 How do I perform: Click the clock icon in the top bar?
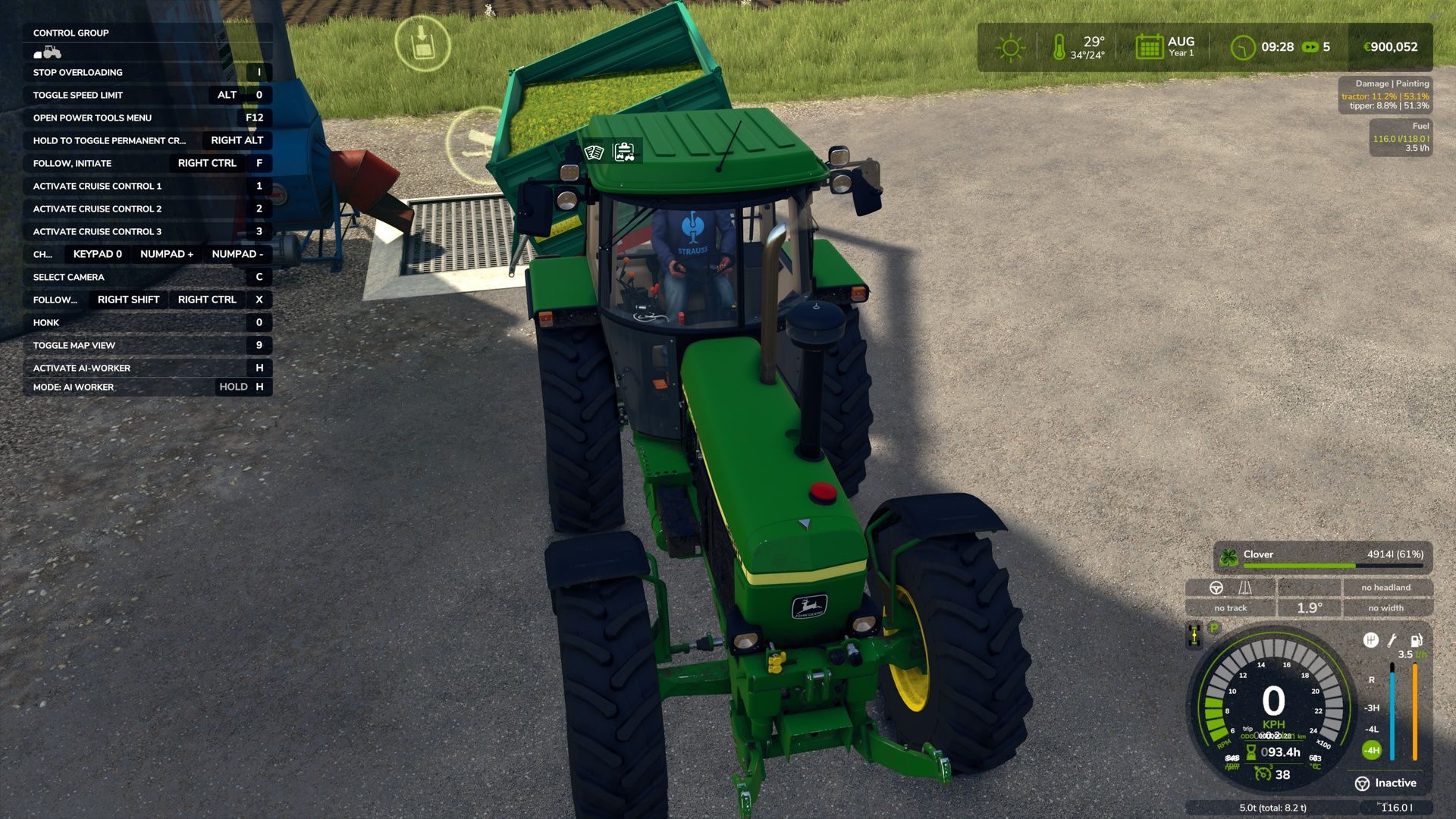1242,48
